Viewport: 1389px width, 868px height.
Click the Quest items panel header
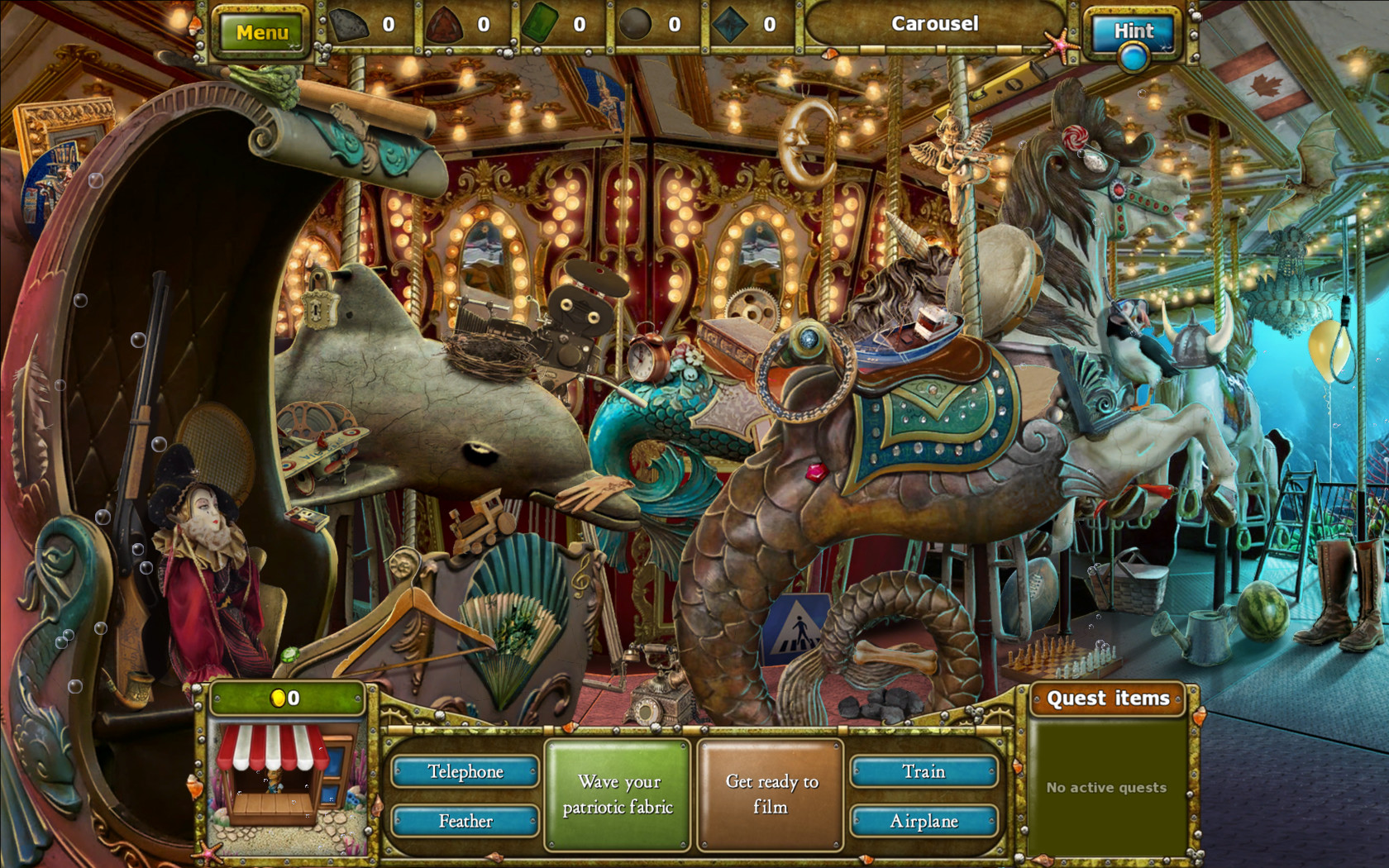[x=1108, y=698]
